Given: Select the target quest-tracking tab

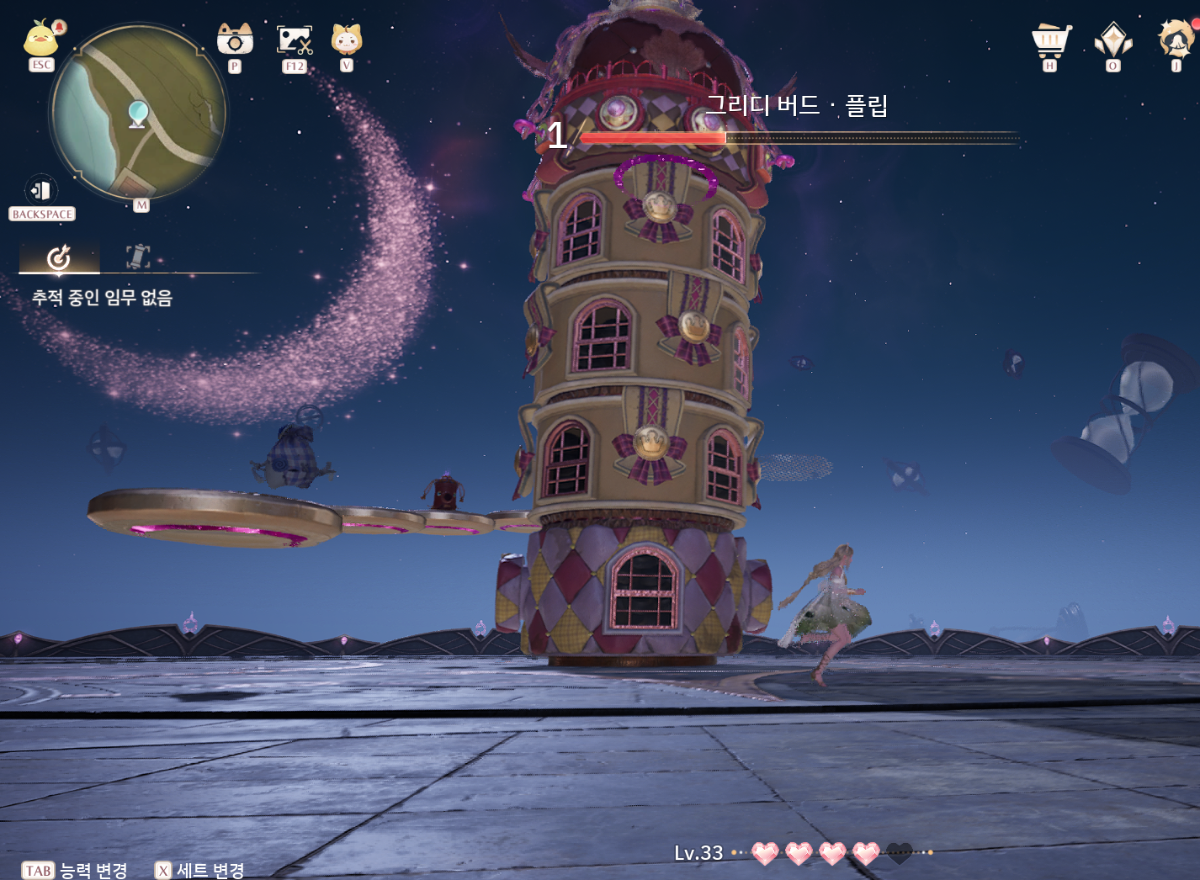Looking at the screenshot, I should tap(59, 258).
